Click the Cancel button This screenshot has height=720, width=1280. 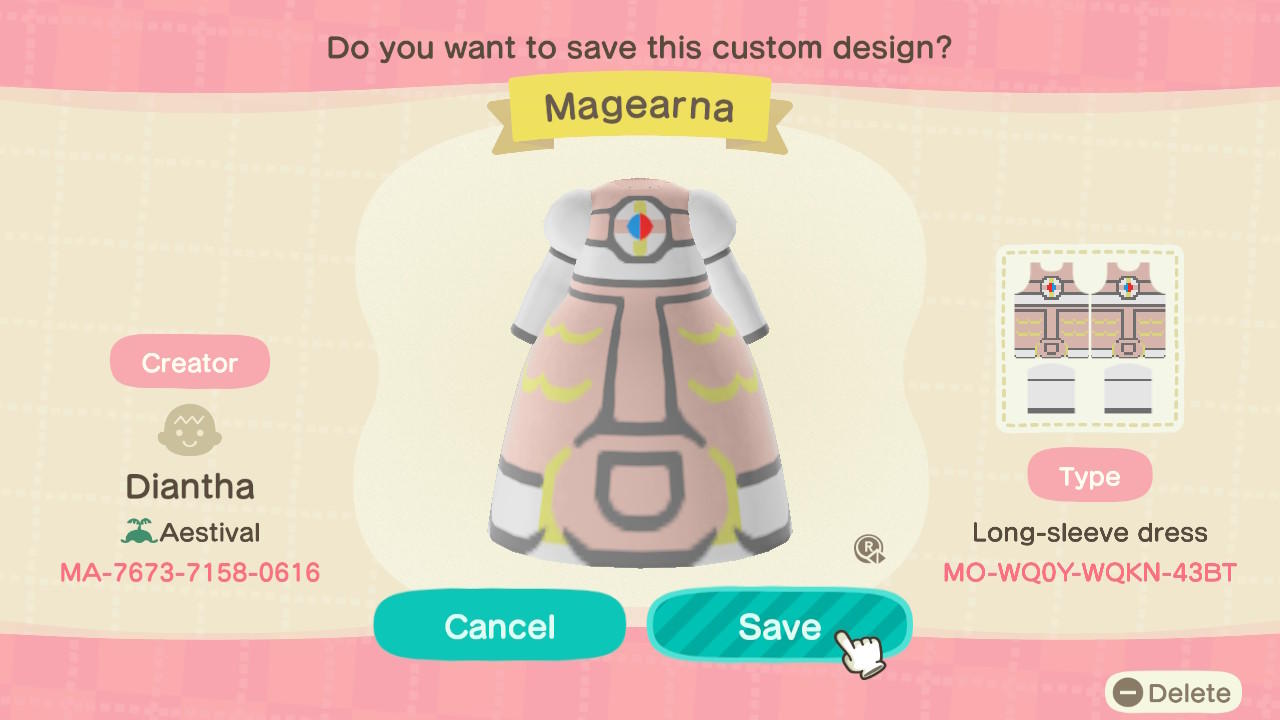click(x=499, y=626)
